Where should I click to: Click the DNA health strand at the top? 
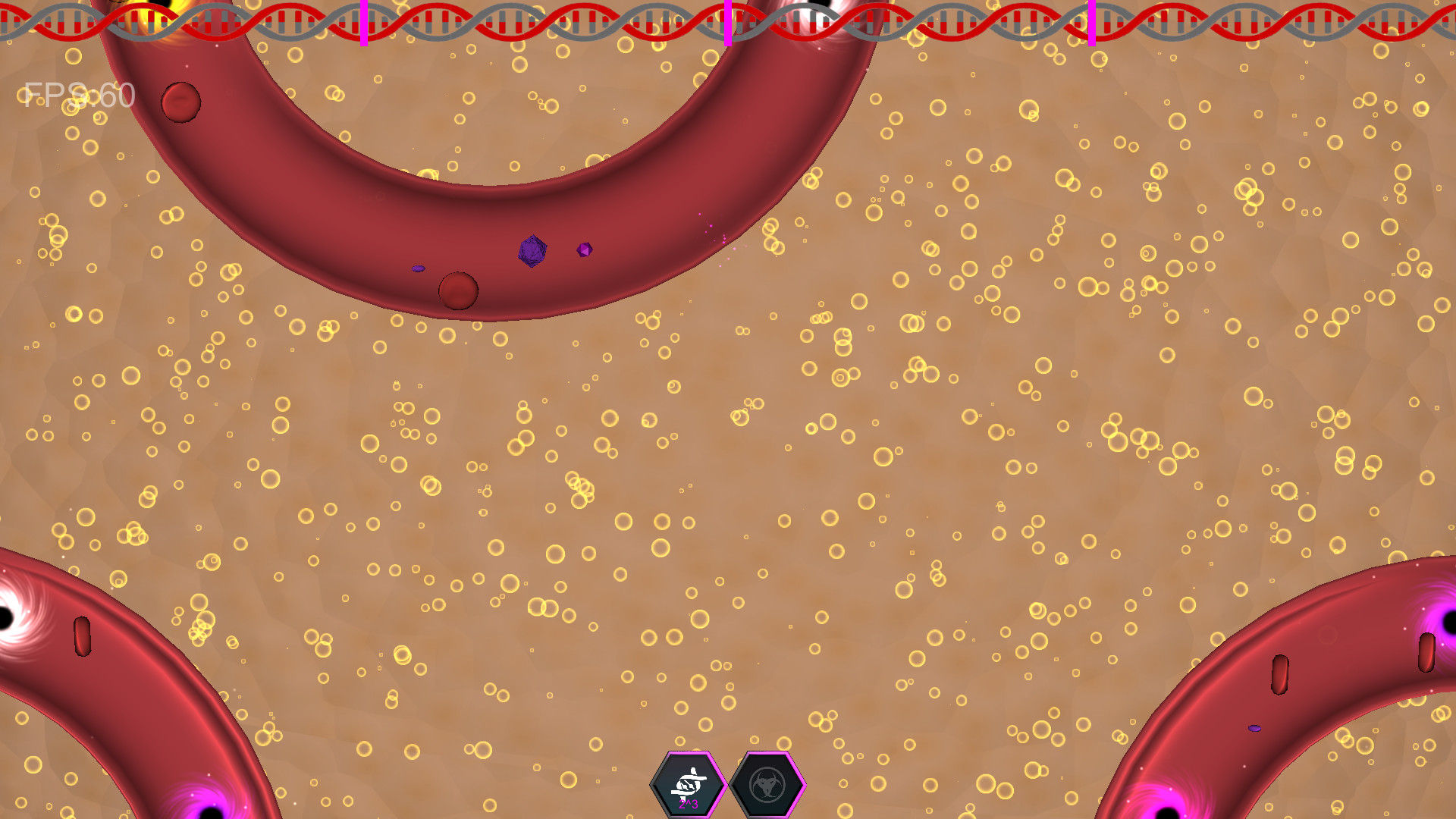coord(531,19)
